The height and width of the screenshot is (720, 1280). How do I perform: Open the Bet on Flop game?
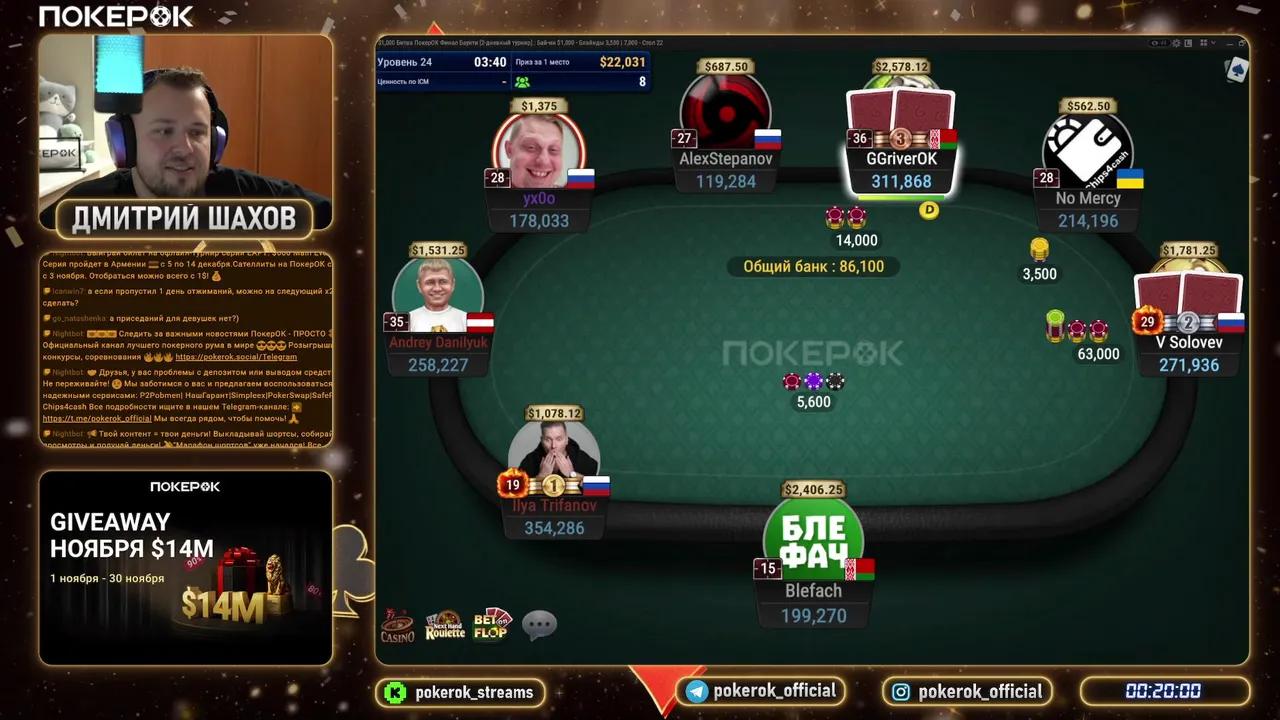click(492, 624)
